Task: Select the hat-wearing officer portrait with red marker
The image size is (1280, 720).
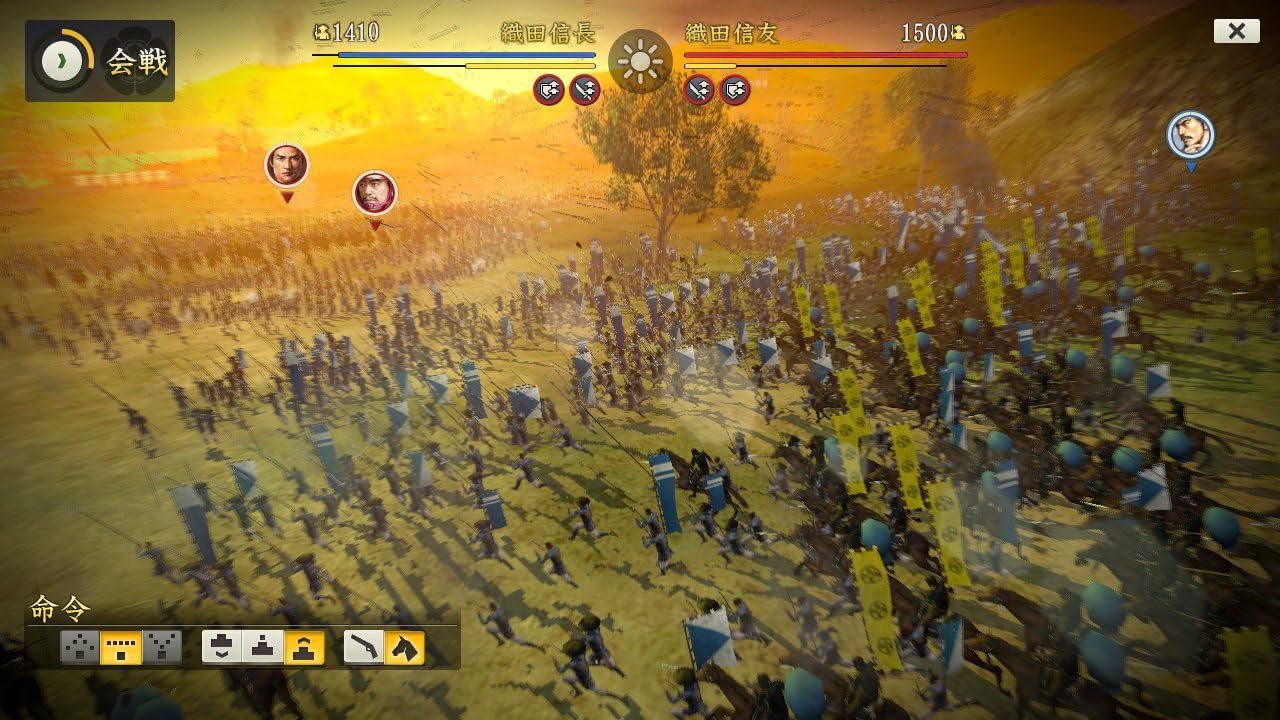Action: click(x=375, y=192)
